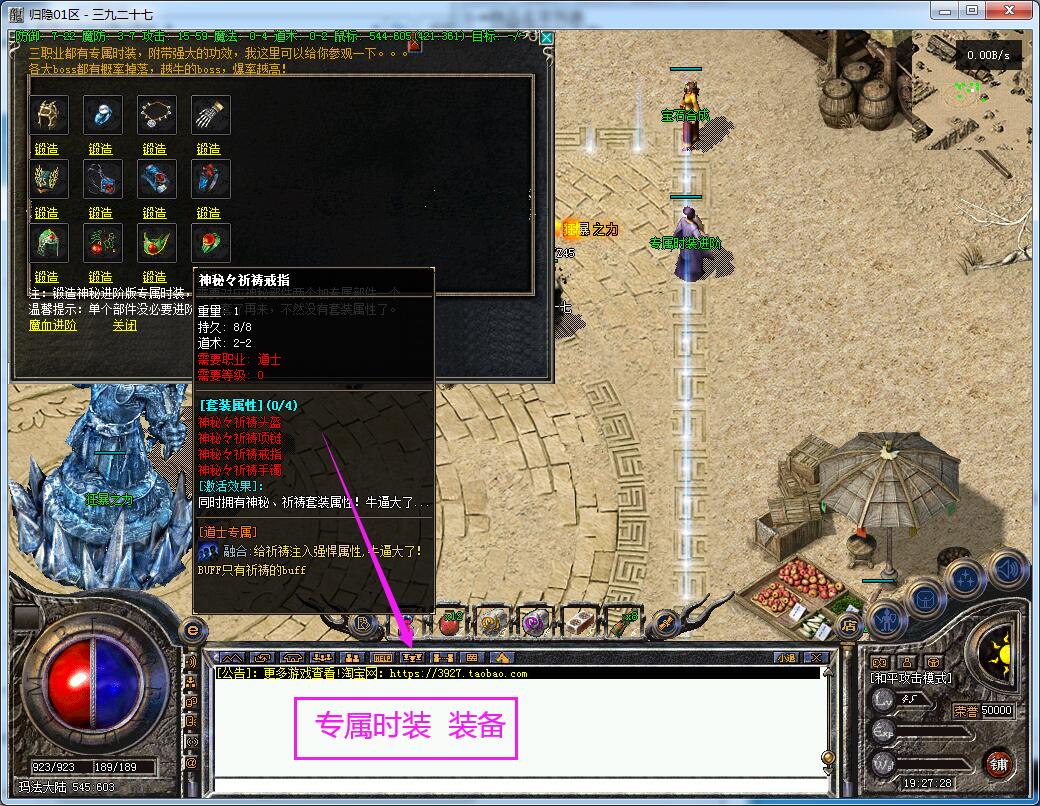Click the 关闭 link in the dialog
1040x806 pixels.
[x=125, y=325]
